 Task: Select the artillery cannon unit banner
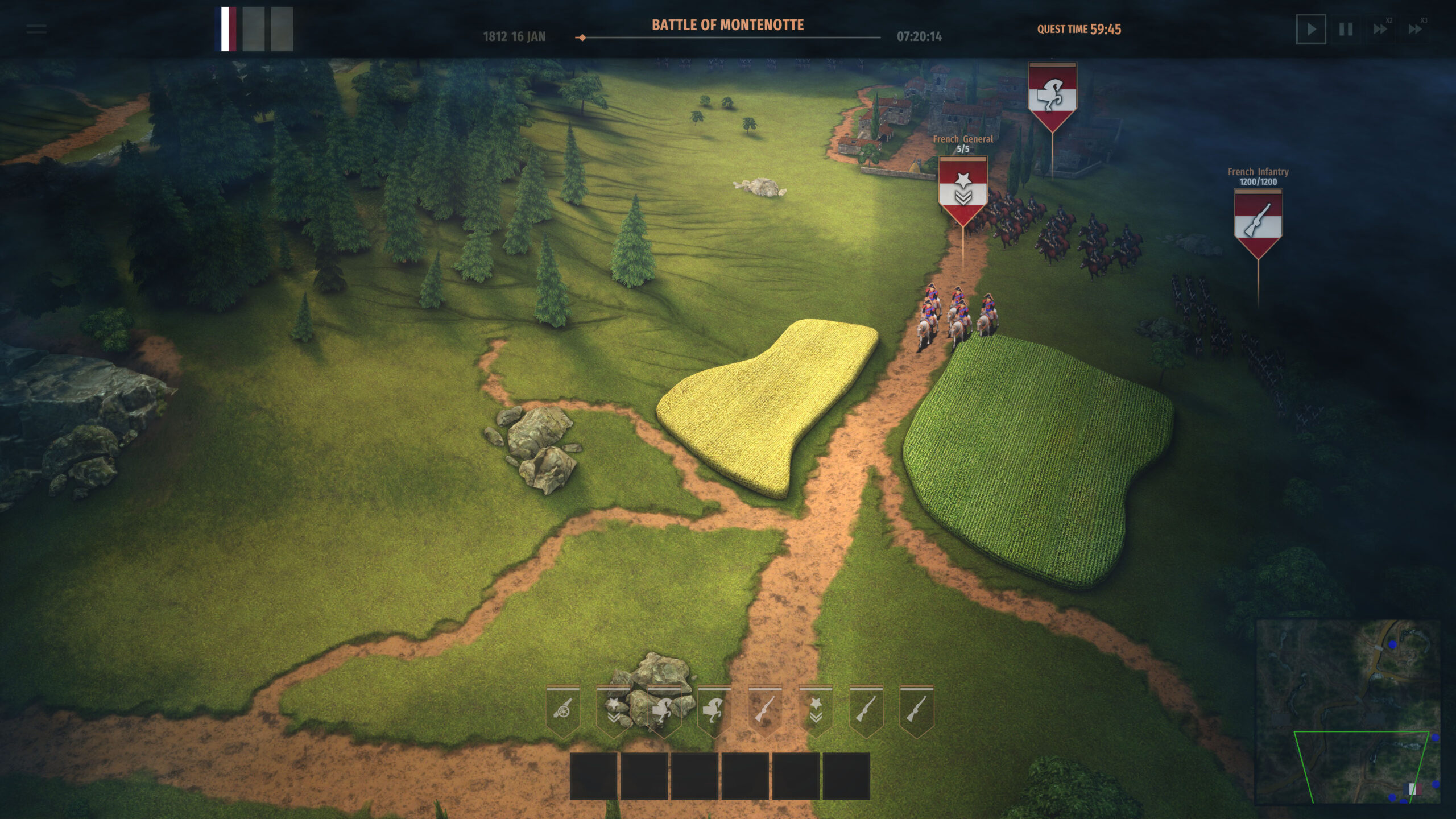(562, 708)
